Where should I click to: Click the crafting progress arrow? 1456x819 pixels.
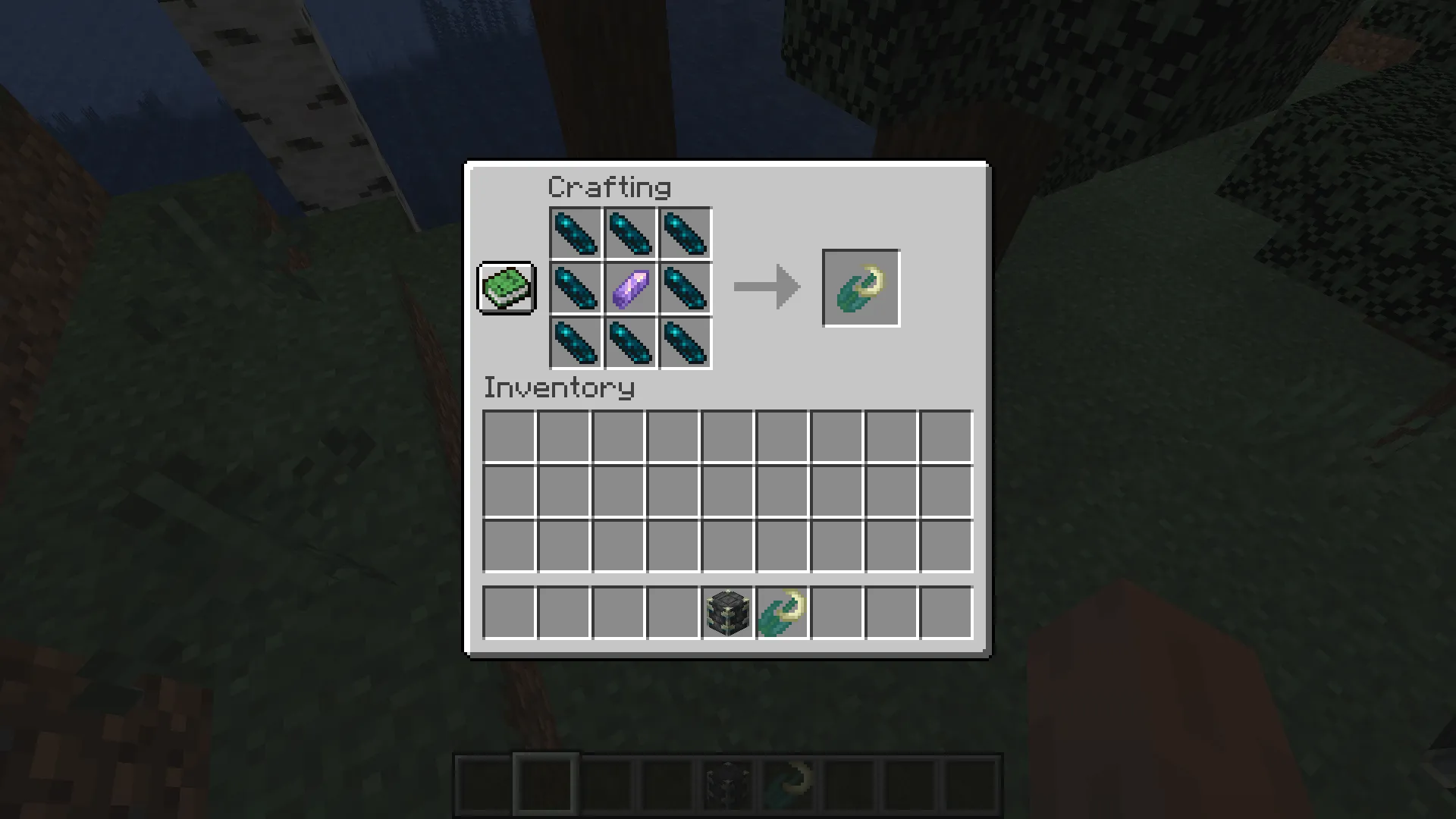tap(766, 287)
